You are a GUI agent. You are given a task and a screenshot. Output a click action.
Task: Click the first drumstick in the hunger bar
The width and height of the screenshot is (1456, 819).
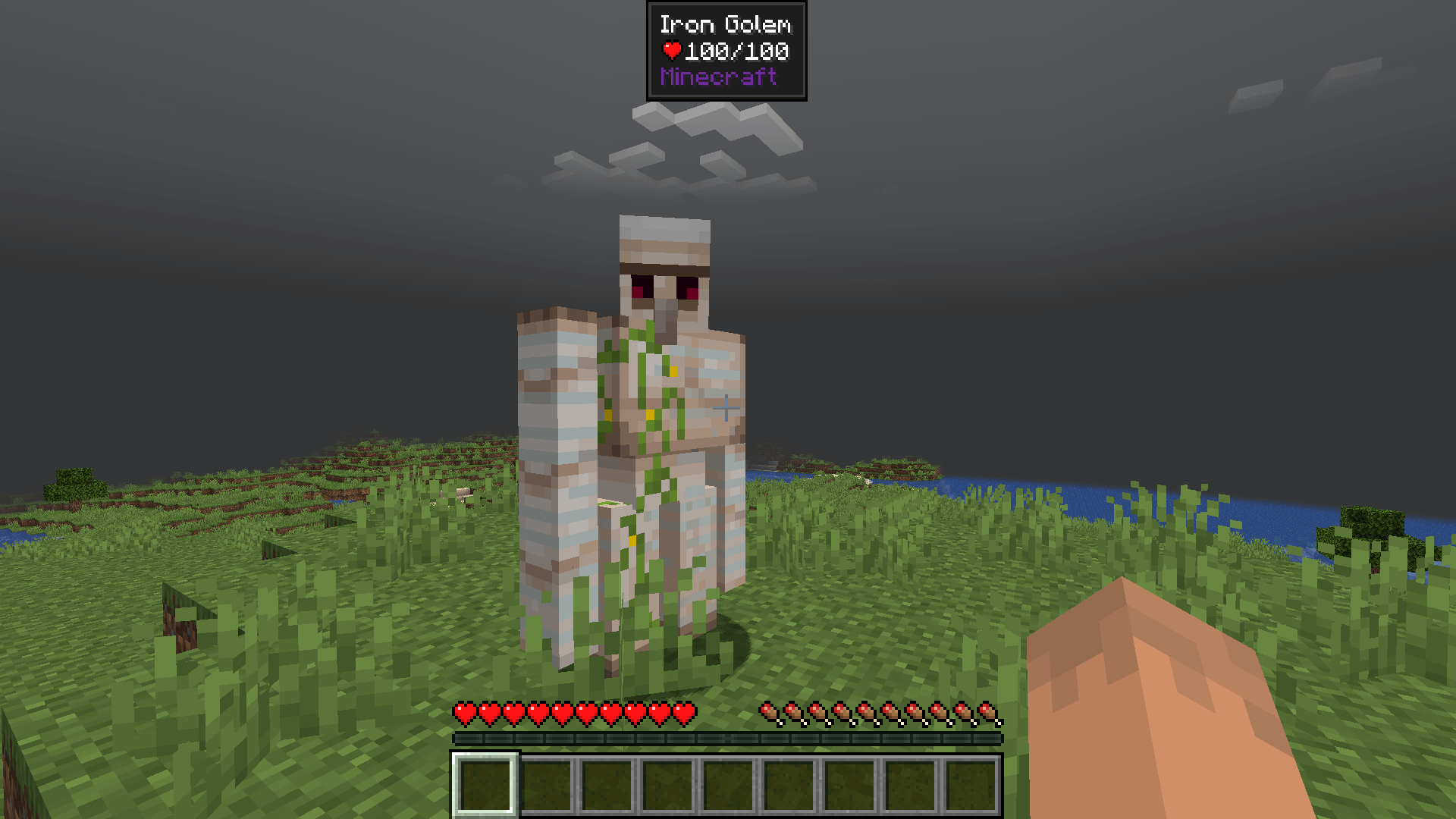tap(770, 713)
